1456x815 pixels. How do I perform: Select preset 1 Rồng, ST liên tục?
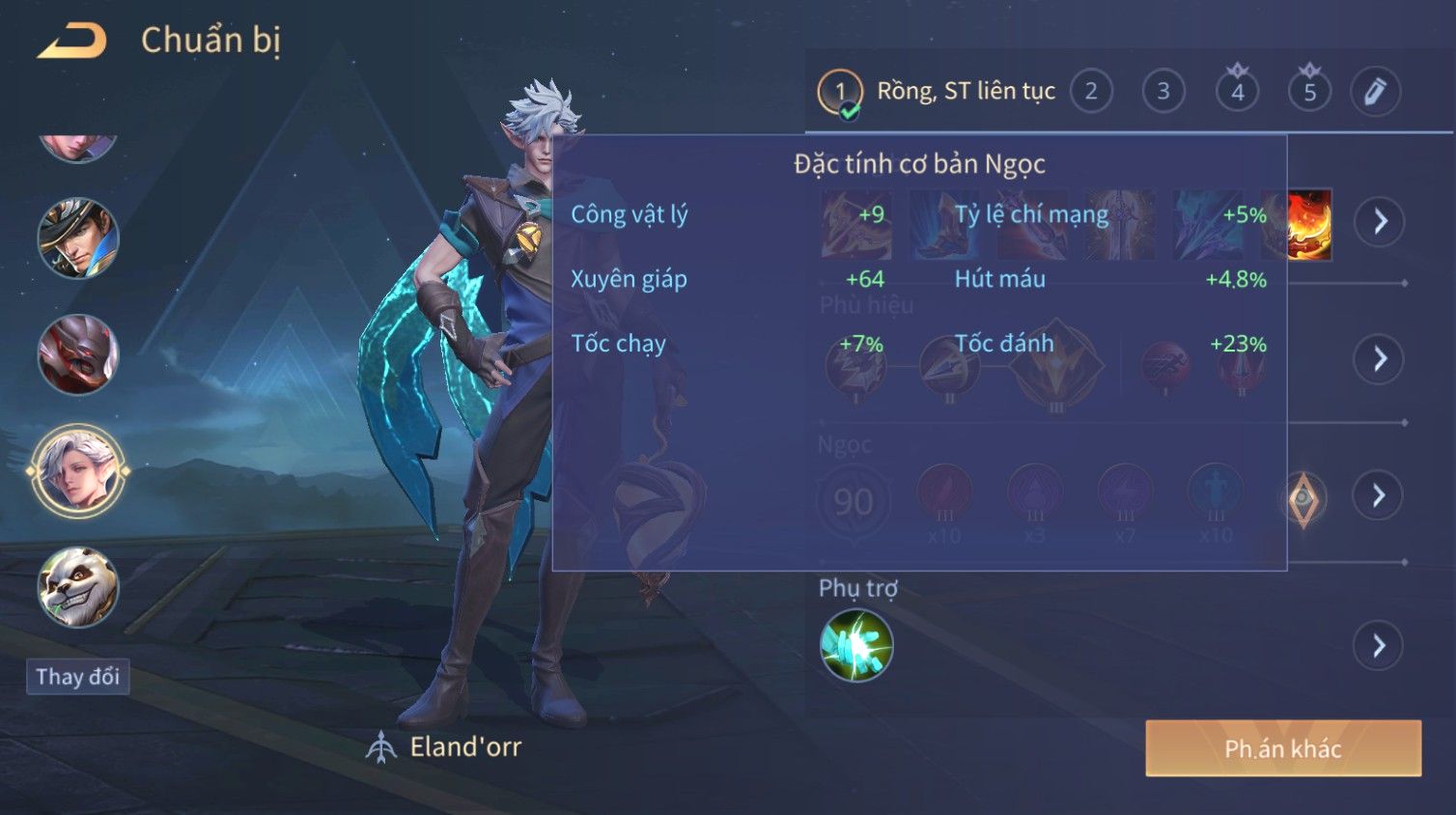pyautogui.click(x=937, y=92)
